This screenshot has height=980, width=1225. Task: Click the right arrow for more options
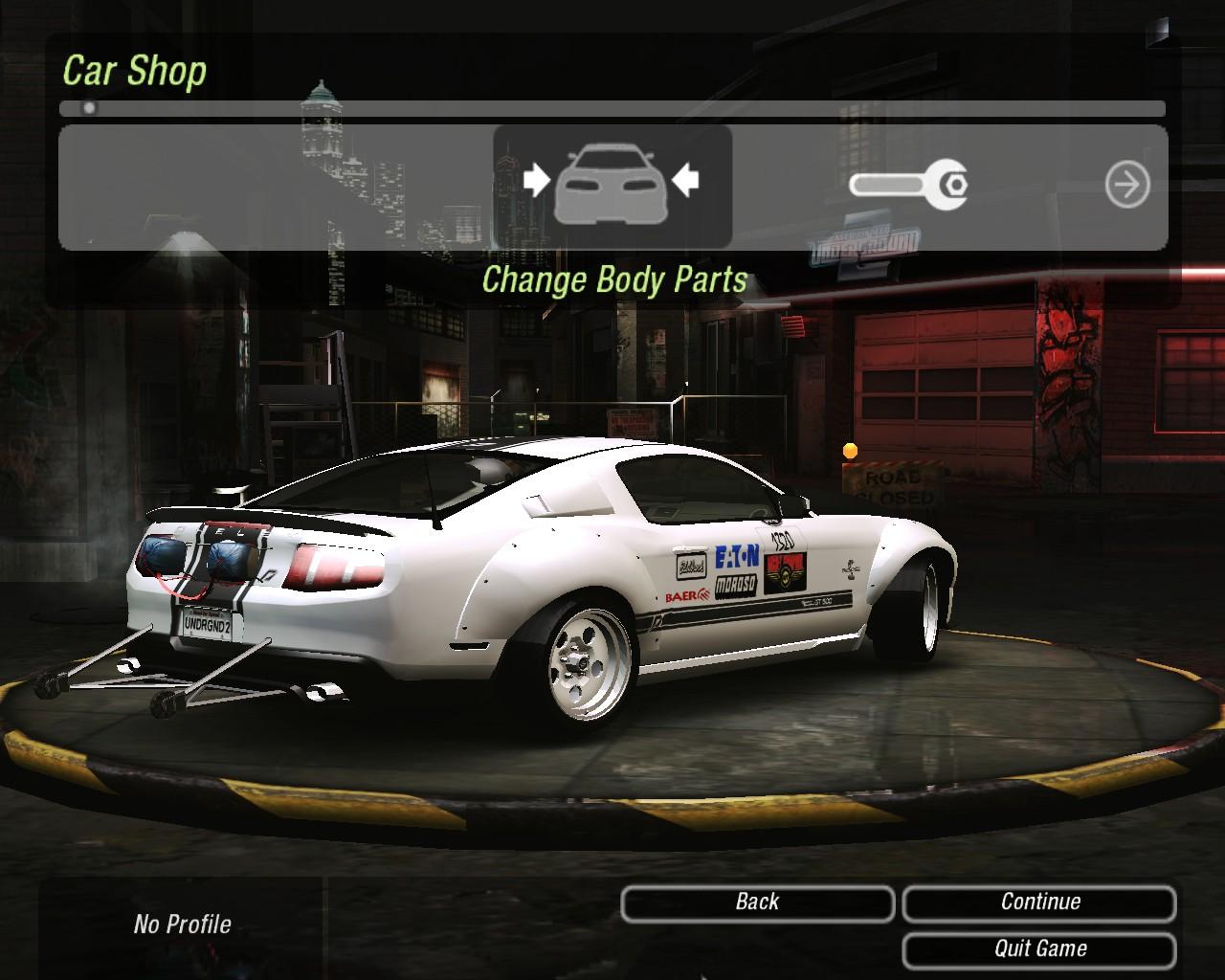[x=1126, y=185]
